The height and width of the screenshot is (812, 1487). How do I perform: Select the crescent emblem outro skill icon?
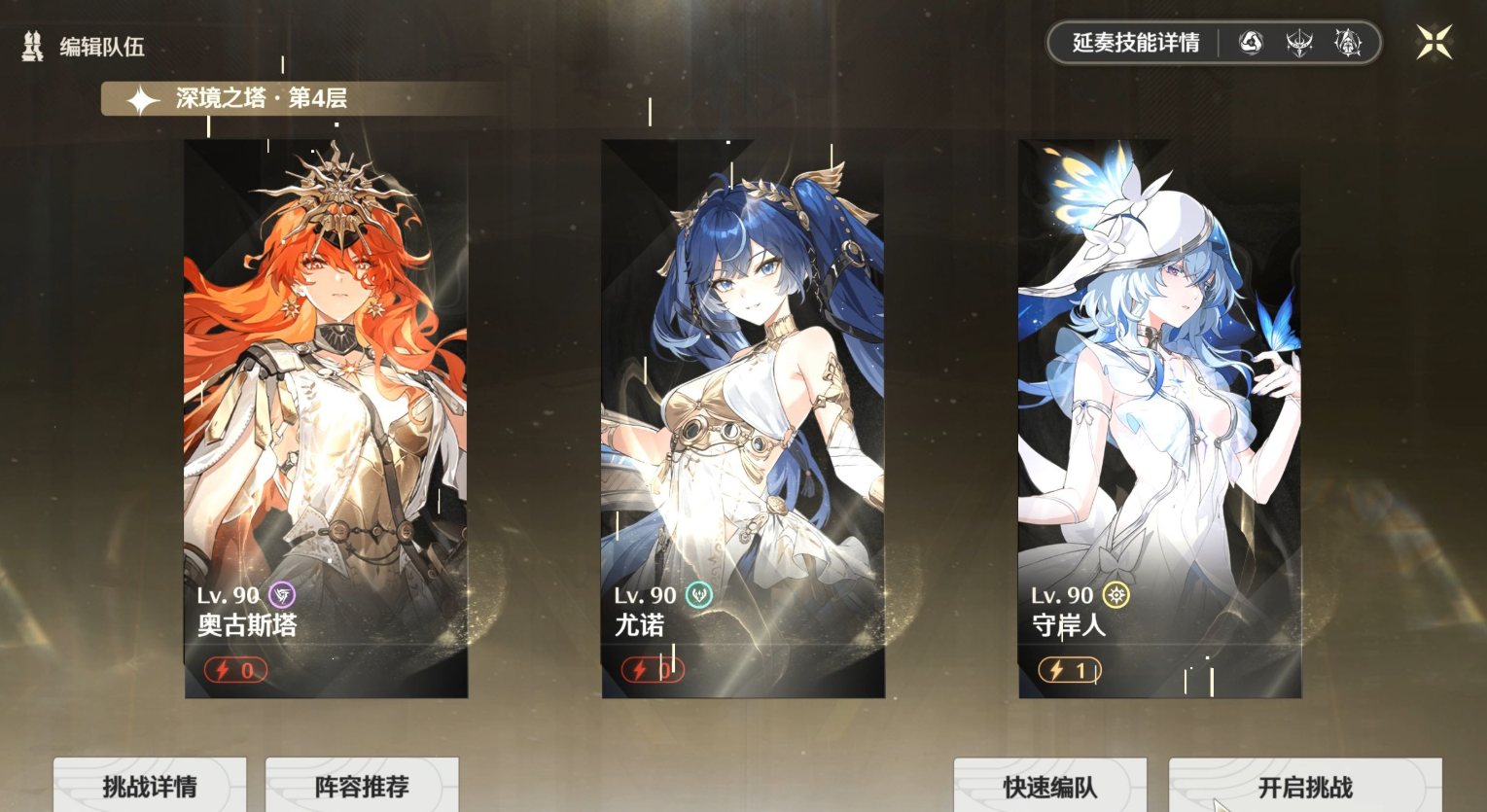[x=1300, y=42]
